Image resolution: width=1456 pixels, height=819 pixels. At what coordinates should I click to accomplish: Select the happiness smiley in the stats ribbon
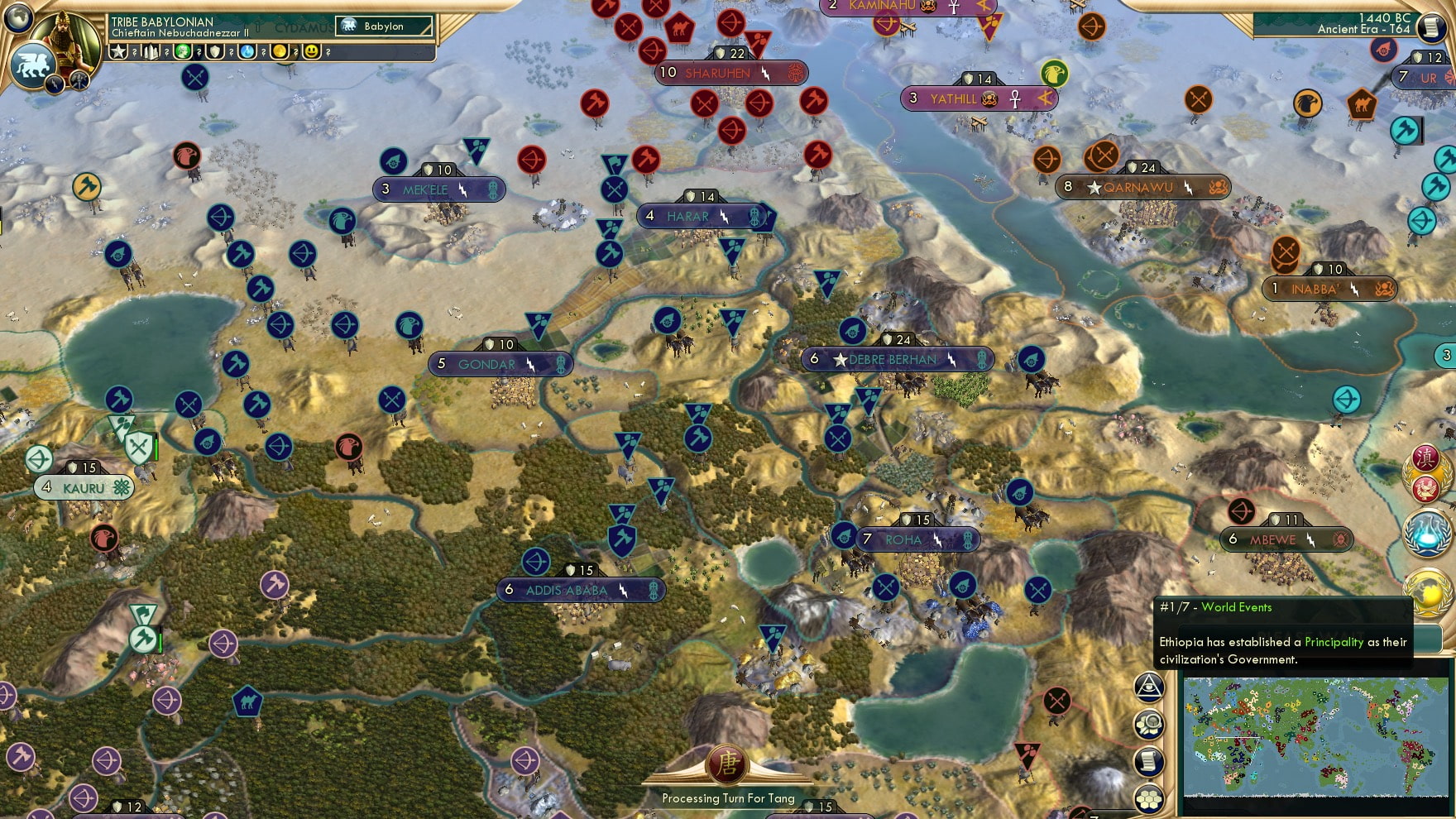[x=312, y=51]
